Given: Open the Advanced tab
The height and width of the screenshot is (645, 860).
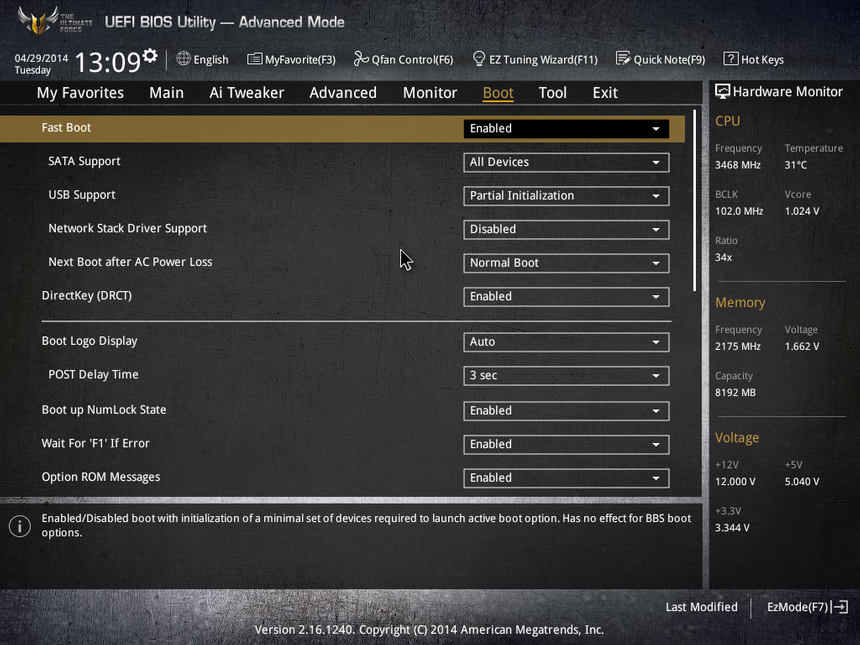Looking at the screenshot, I should point(342,93).
